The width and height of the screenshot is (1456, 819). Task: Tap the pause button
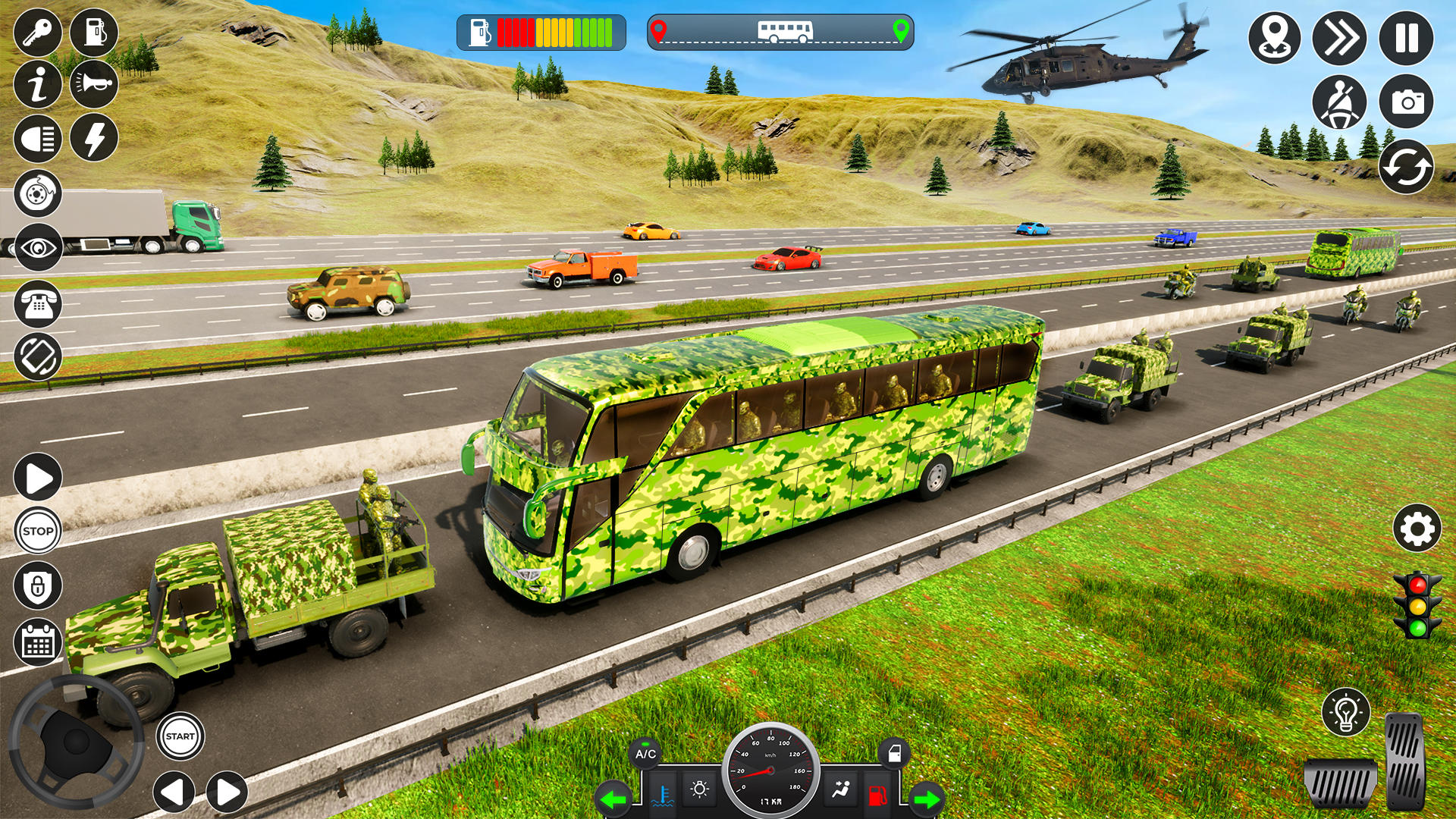tap(1406, 38)
